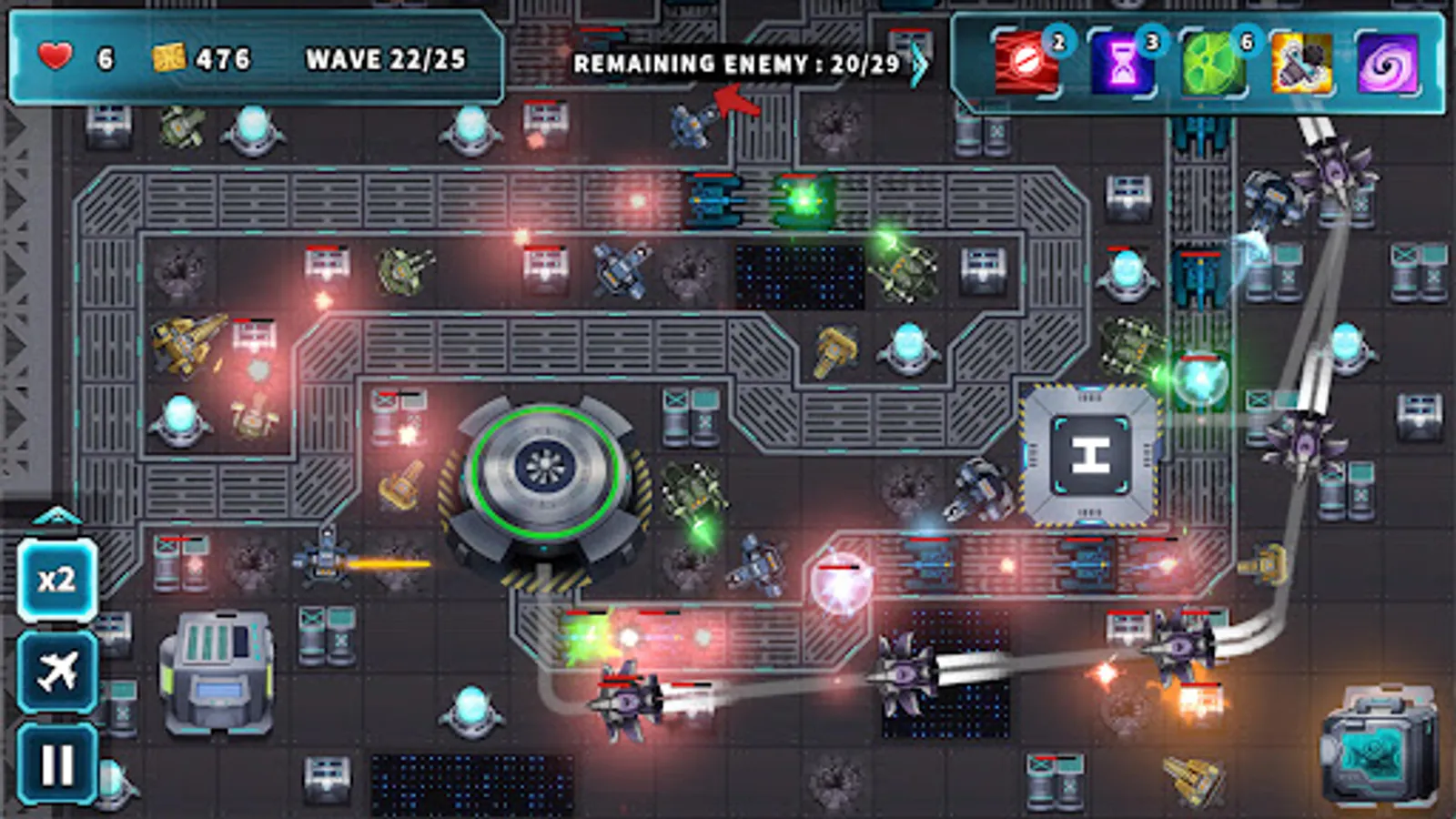Click the red heart lives icon
The width and height of the screenshot is (1456, 819).
pos(54,56)
